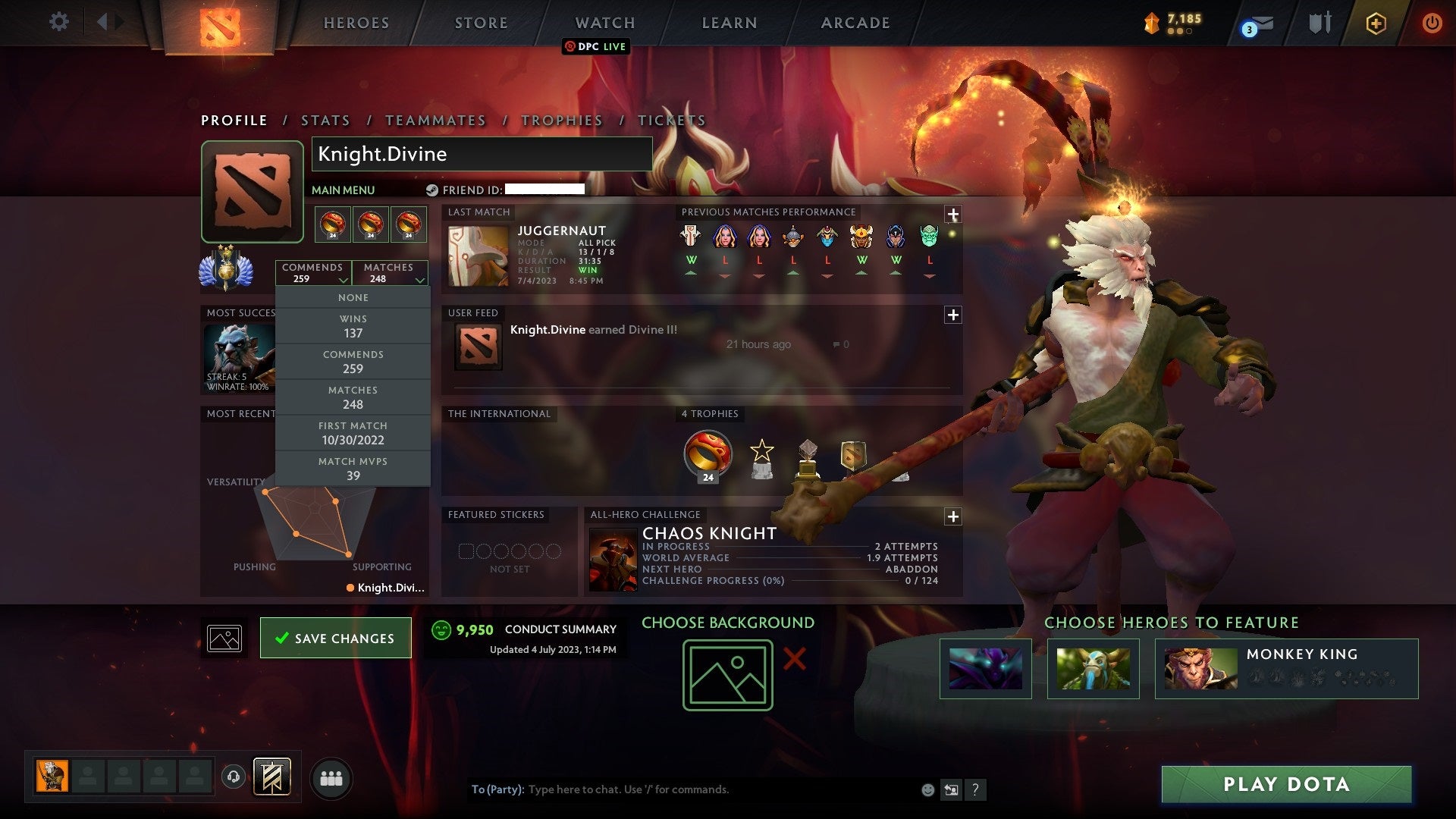Choose NONE in the stat selector list

pos(353,297)
